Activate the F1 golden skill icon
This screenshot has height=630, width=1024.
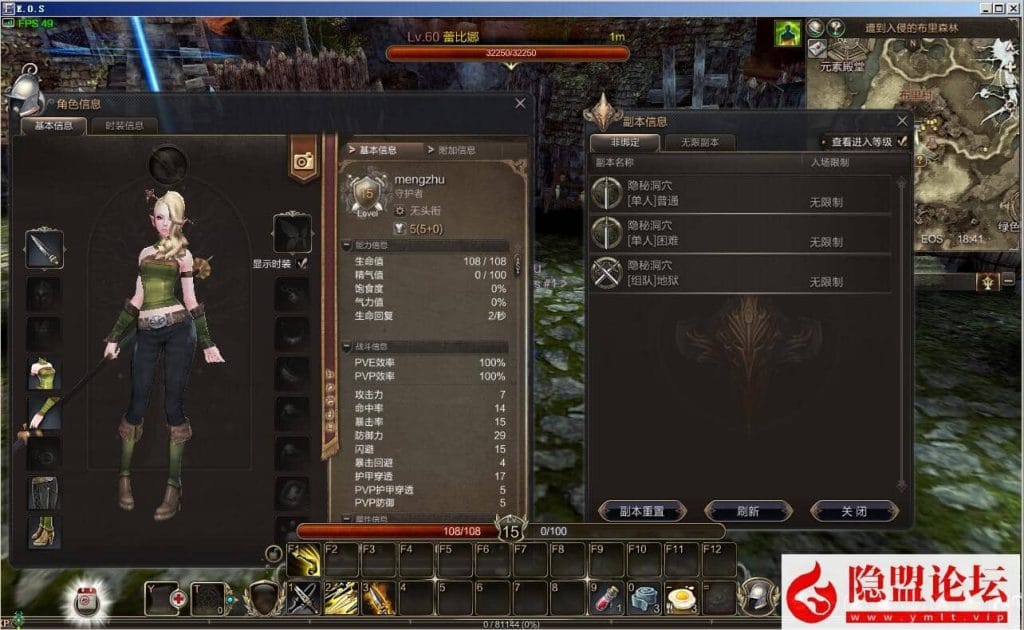pos(304,561)
